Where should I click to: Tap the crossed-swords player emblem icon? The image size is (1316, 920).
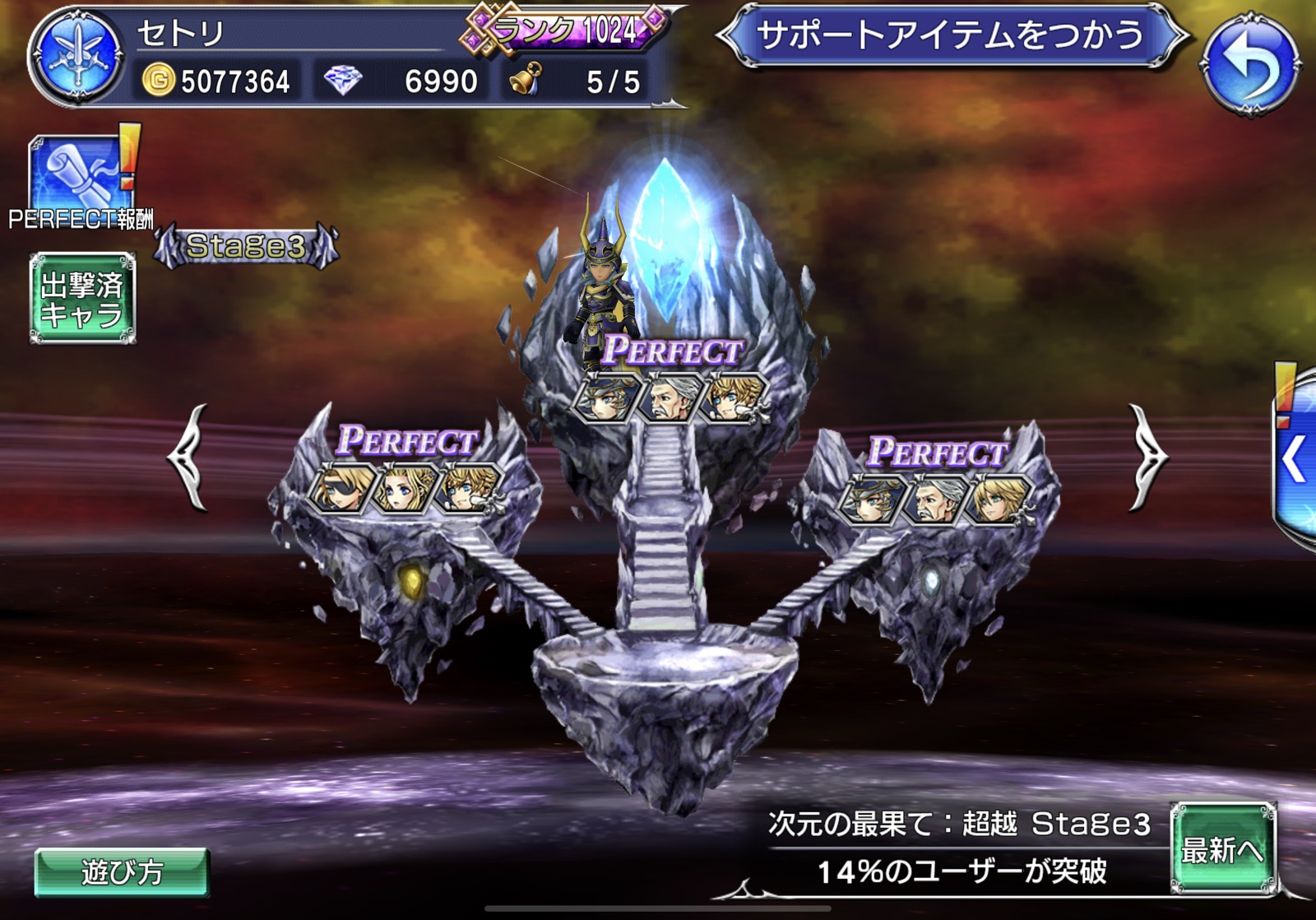coord(76,56)
